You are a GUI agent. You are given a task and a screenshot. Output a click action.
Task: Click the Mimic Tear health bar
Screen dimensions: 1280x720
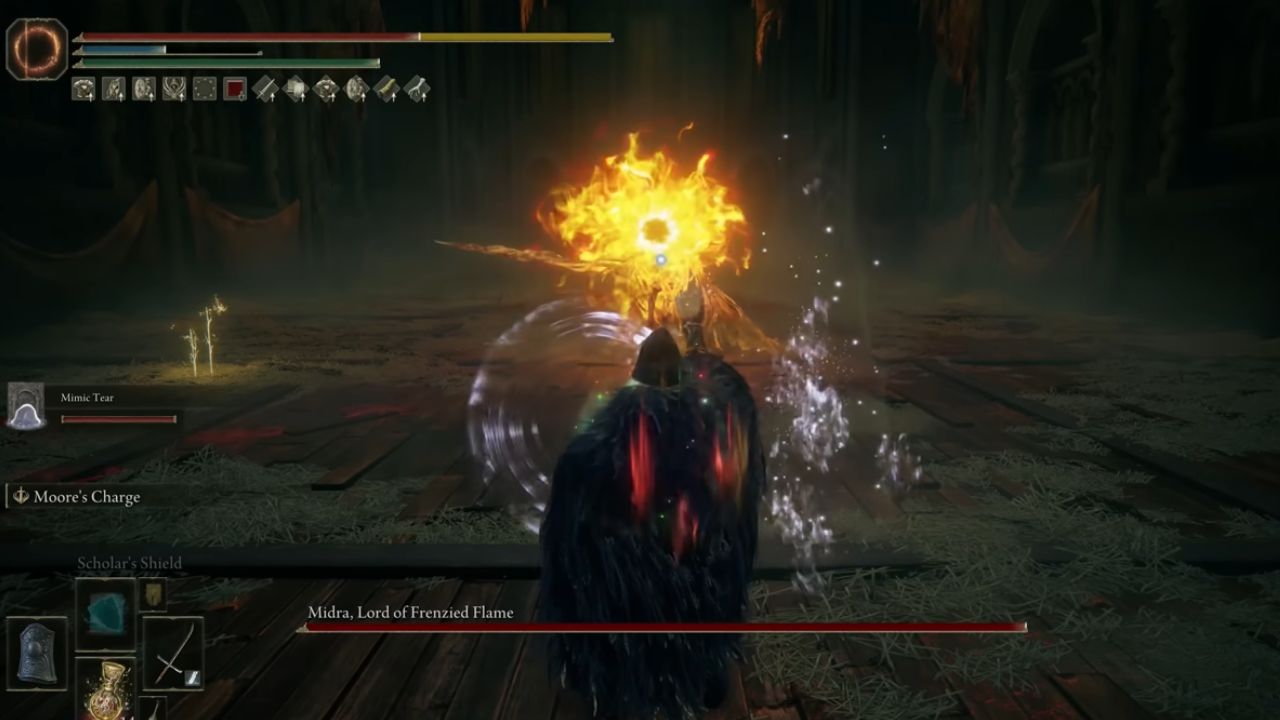coord(117,418)
